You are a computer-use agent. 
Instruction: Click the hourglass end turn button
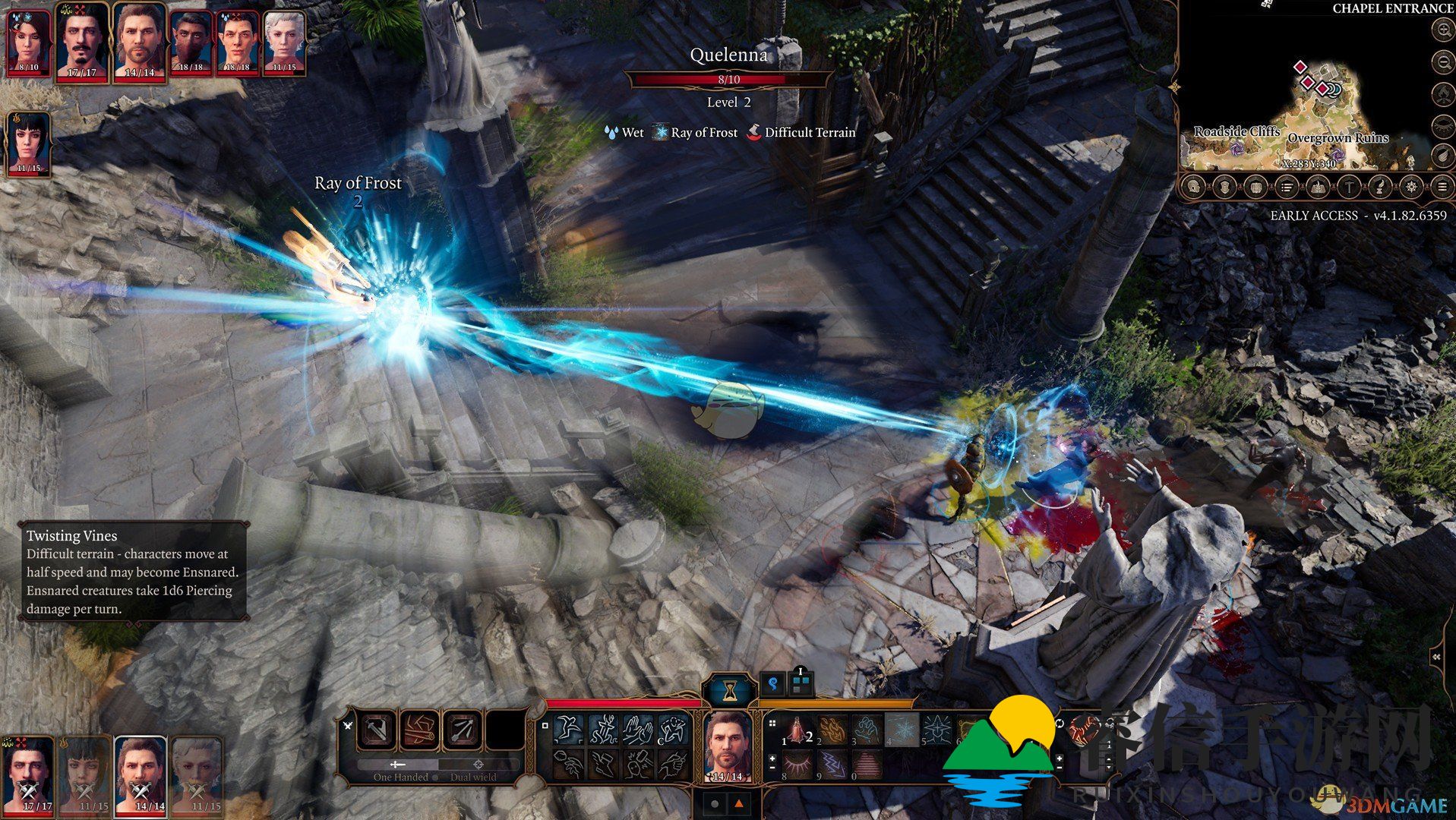click(729, 689)
